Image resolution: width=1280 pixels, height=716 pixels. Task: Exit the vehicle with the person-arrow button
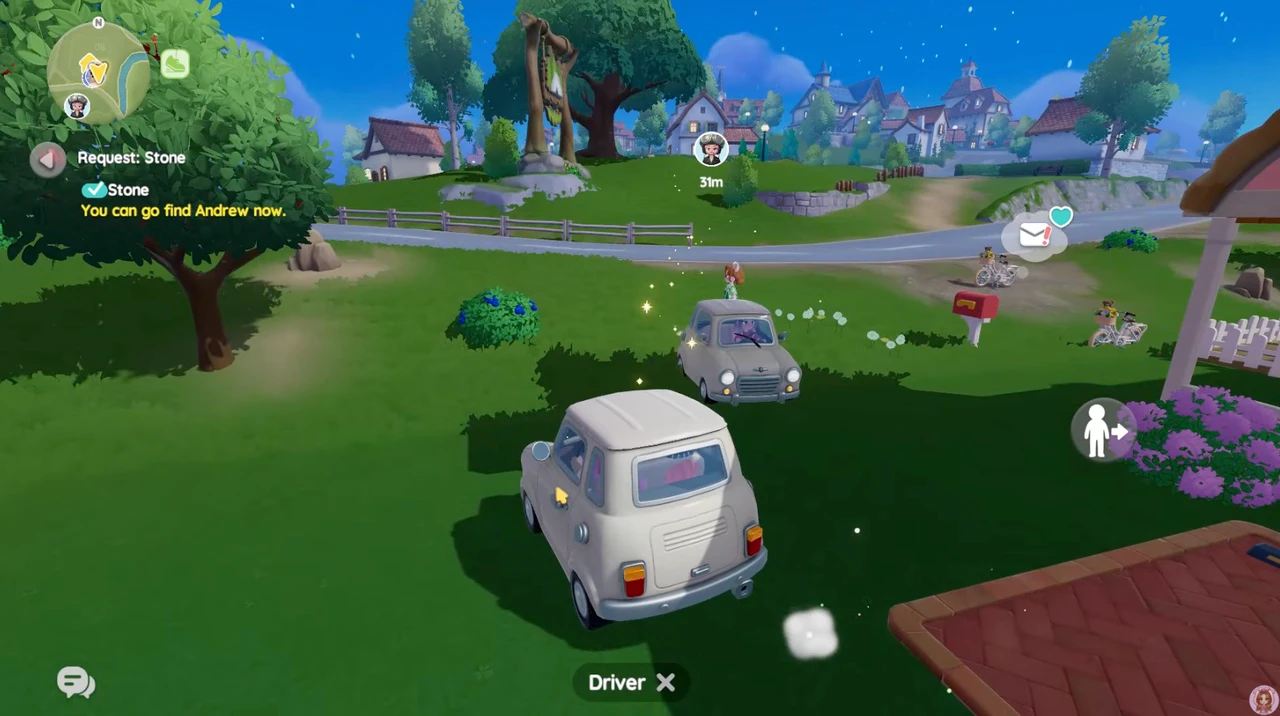point(1104,431)
